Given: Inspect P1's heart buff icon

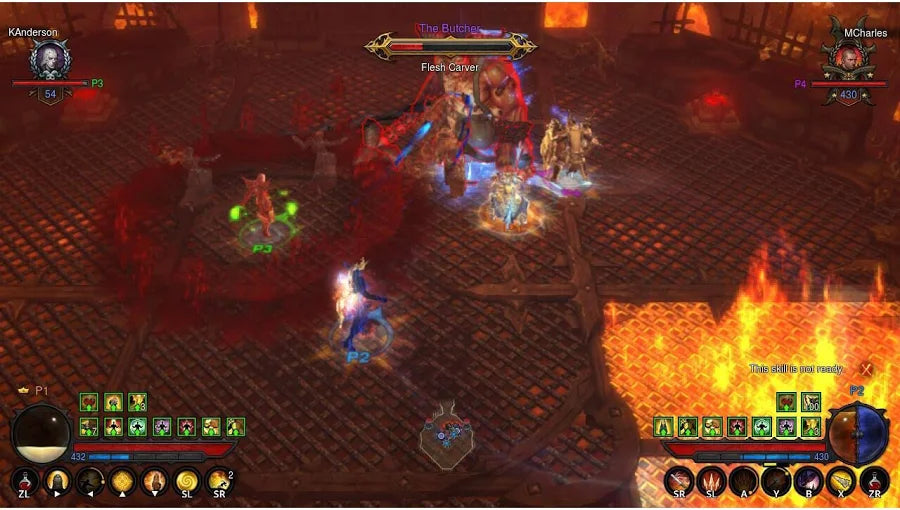Looking at the screenshot, I should (89, 402).
